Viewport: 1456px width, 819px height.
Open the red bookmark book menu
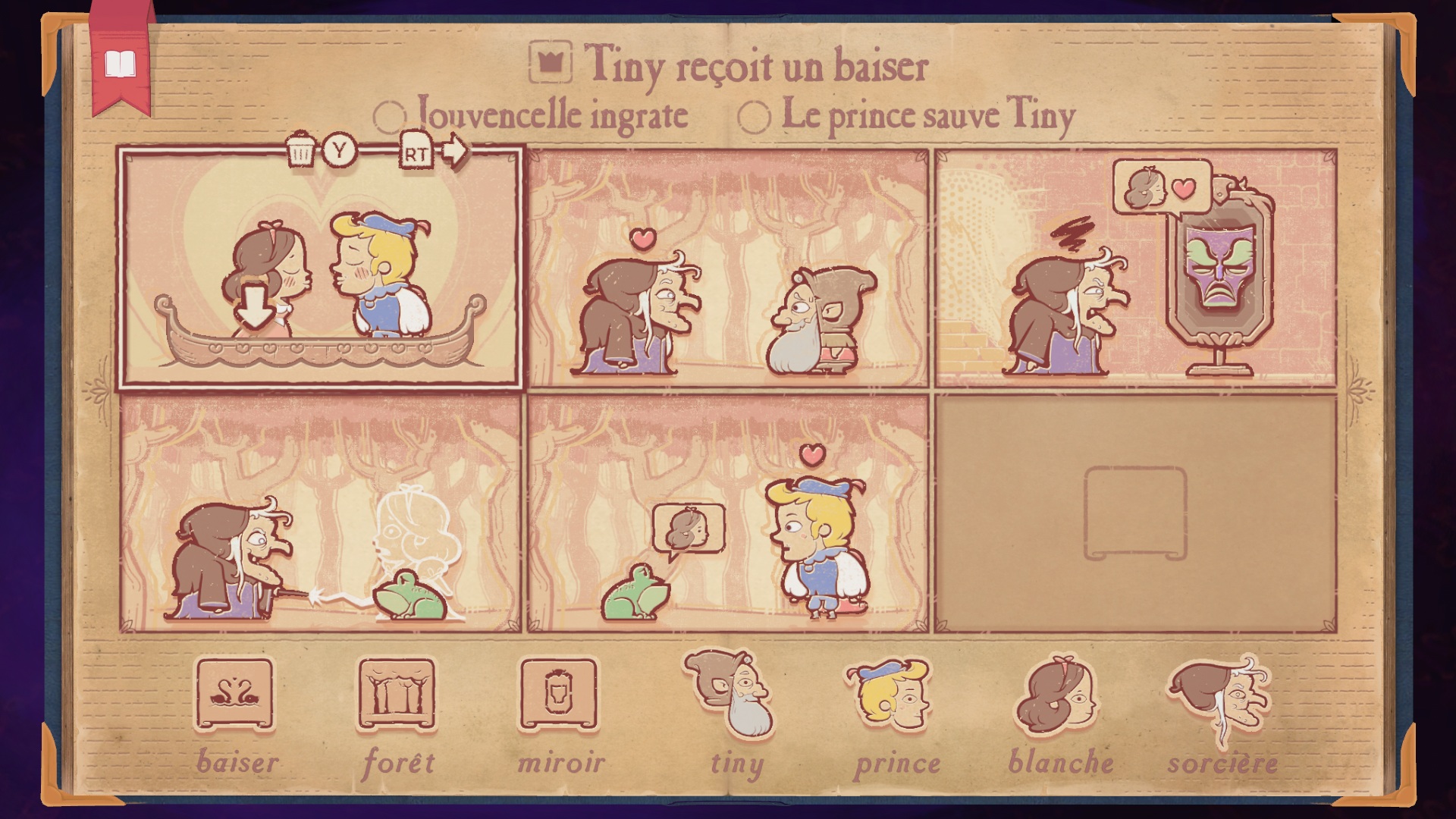pos(120,65)
